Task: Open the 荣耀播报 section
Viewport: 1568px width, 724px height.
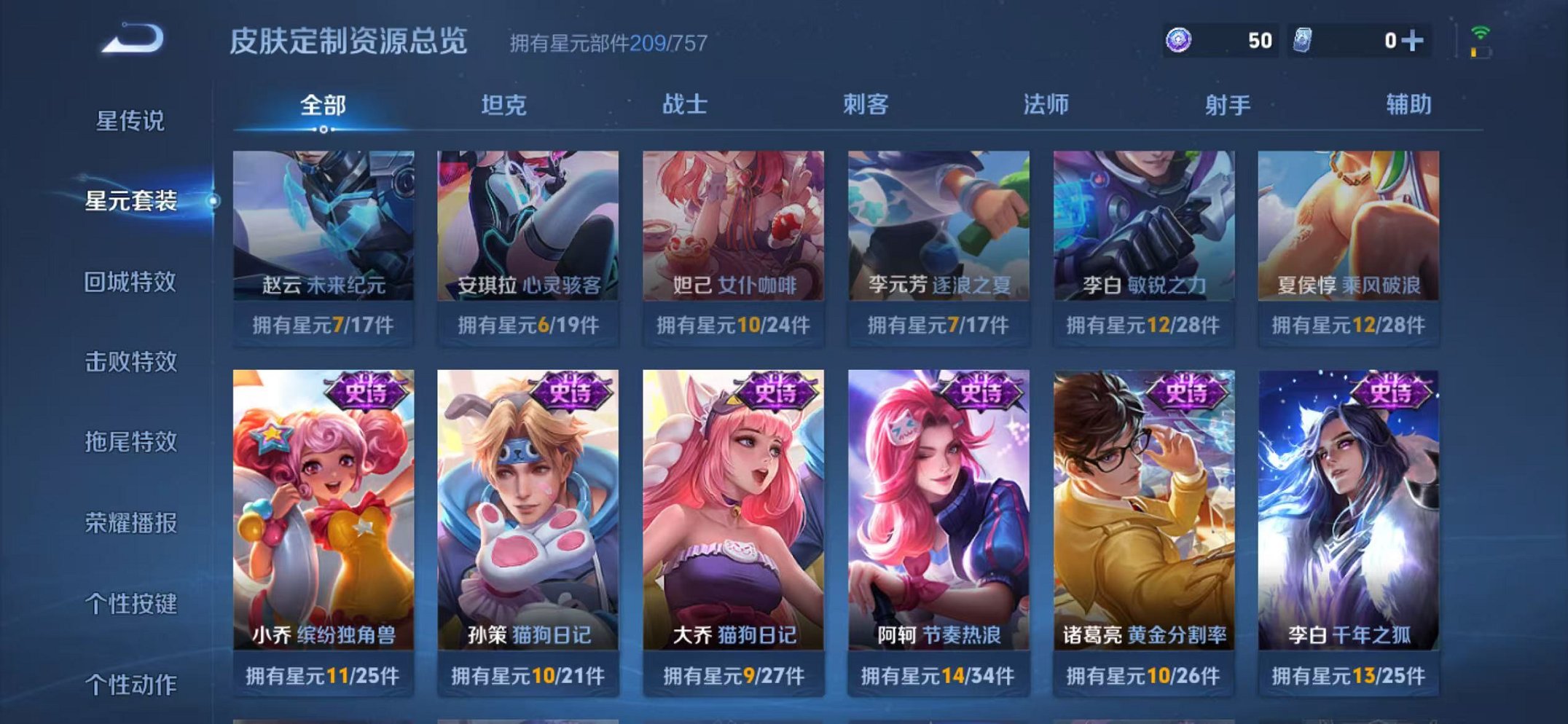Action: (x=133, y=522)
